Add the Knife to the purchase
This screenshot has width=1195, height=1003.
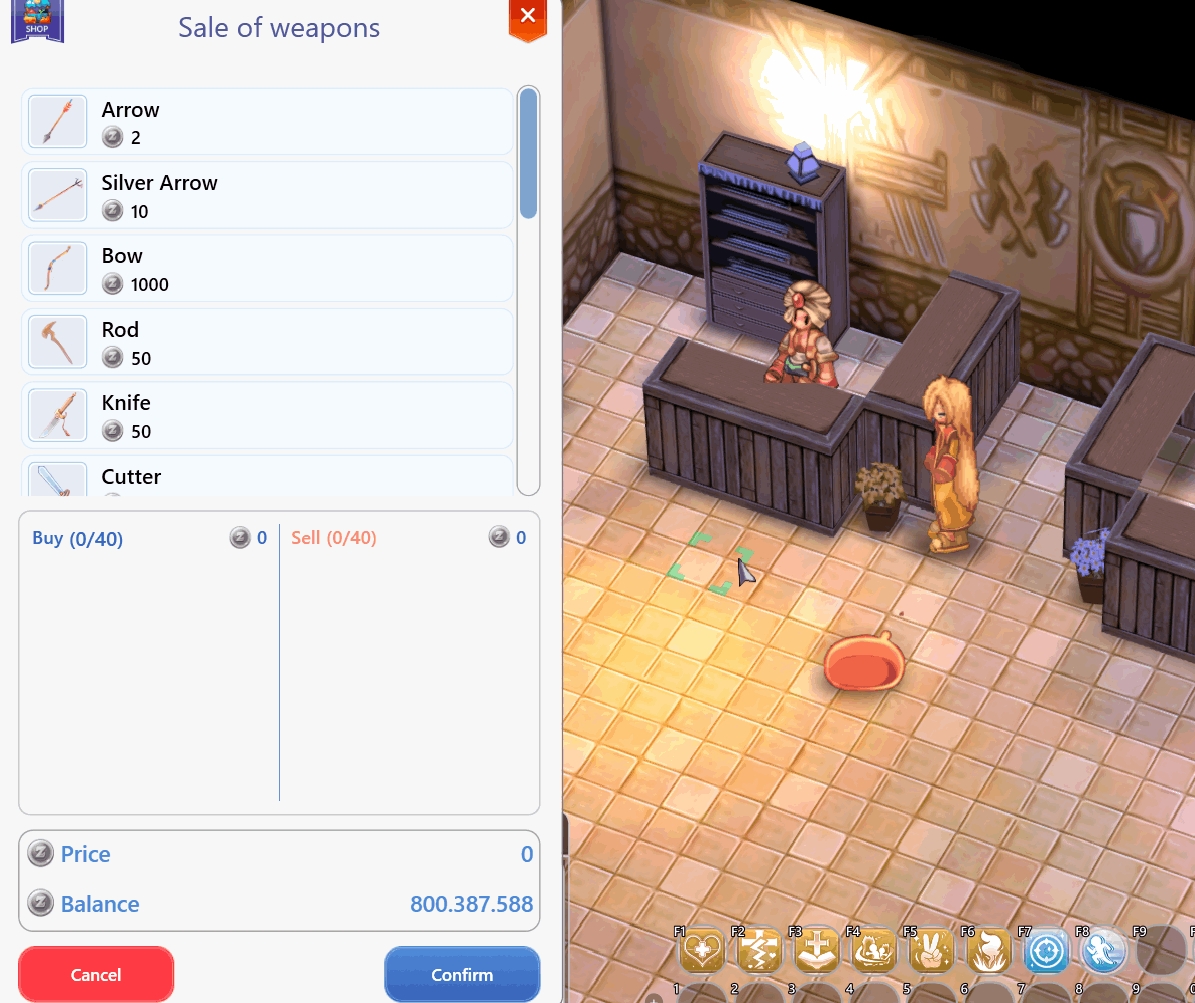(x=267, y=415)
